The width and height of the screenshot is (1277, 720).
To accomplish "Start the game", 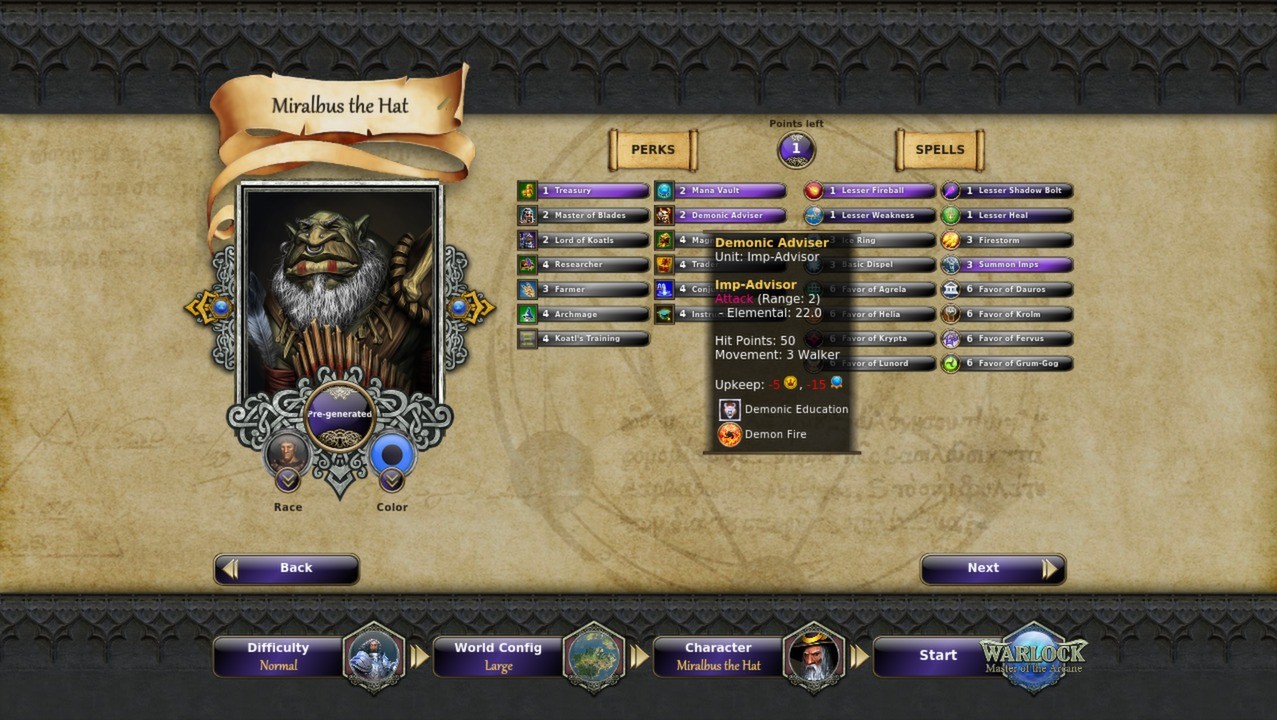I will pos(938,656).
